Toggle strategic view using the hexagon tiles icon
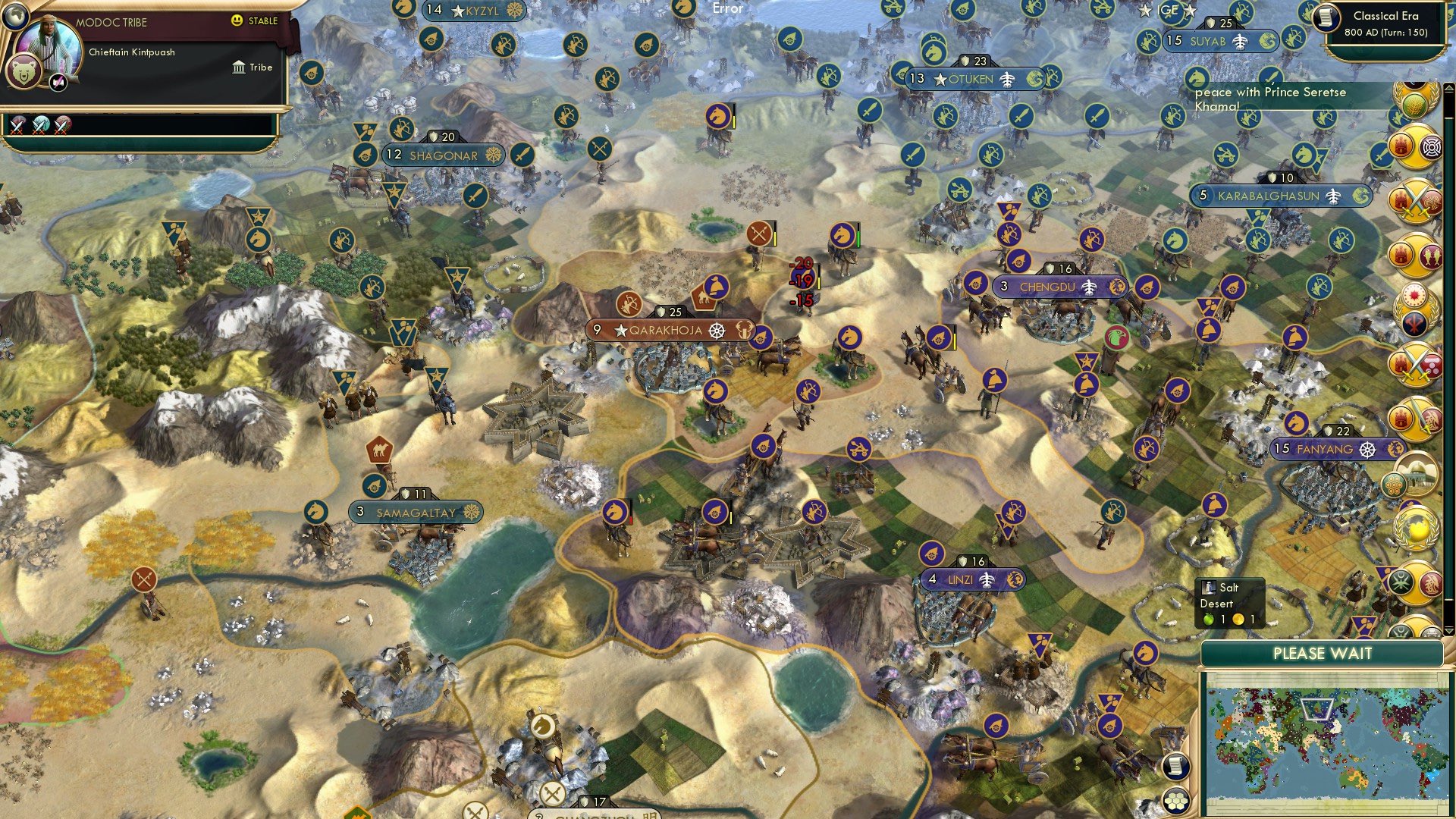Screen dimensions: 1456x819 tap(1175, 800)
